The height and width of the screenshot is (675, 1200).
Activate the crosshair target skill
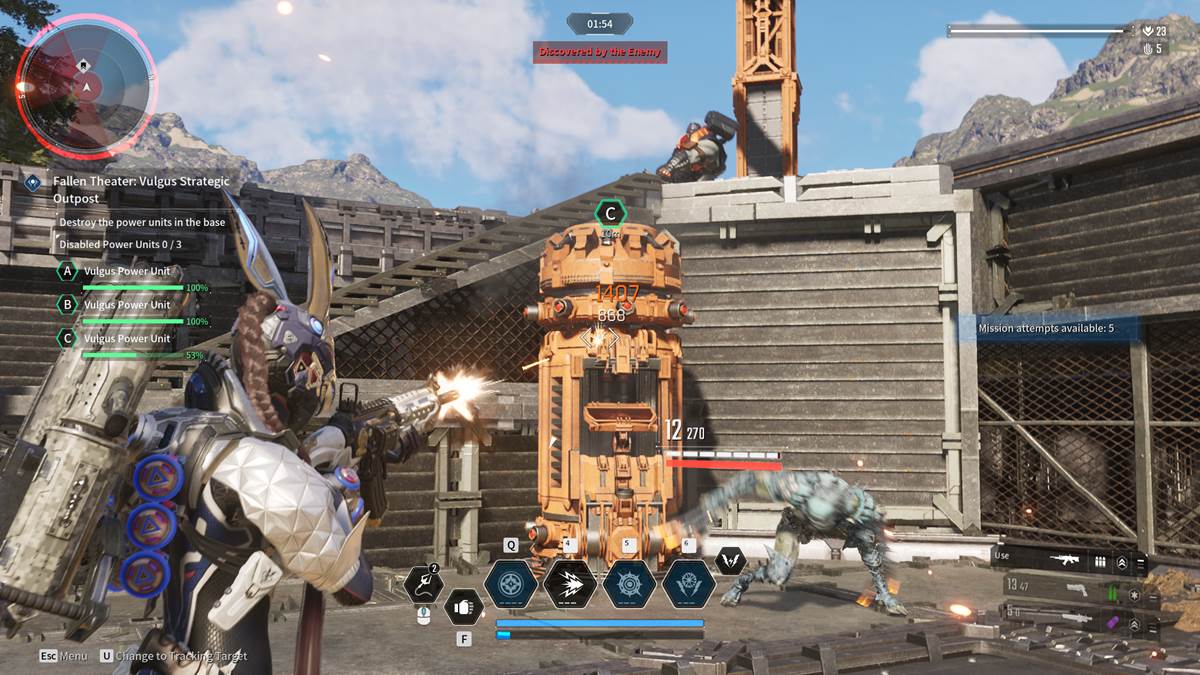coord(511,584)
